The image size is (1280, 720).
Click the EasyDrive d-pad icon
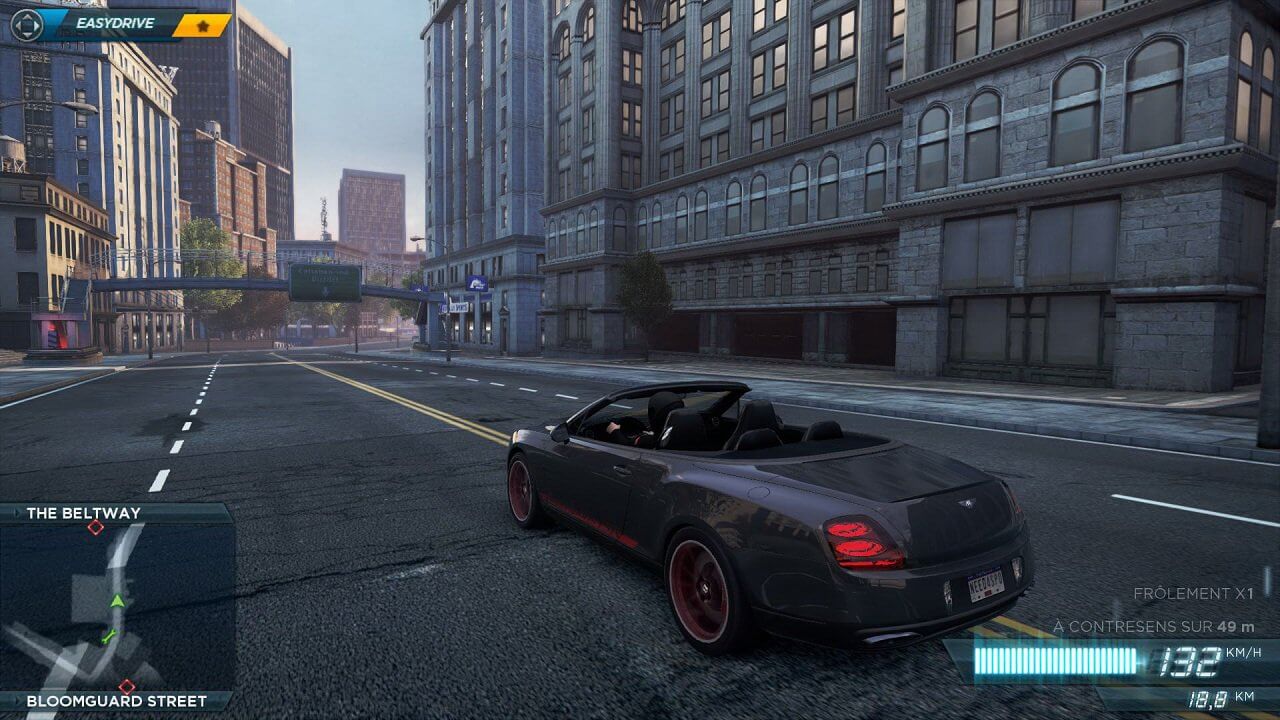click(x=26, y=23)
